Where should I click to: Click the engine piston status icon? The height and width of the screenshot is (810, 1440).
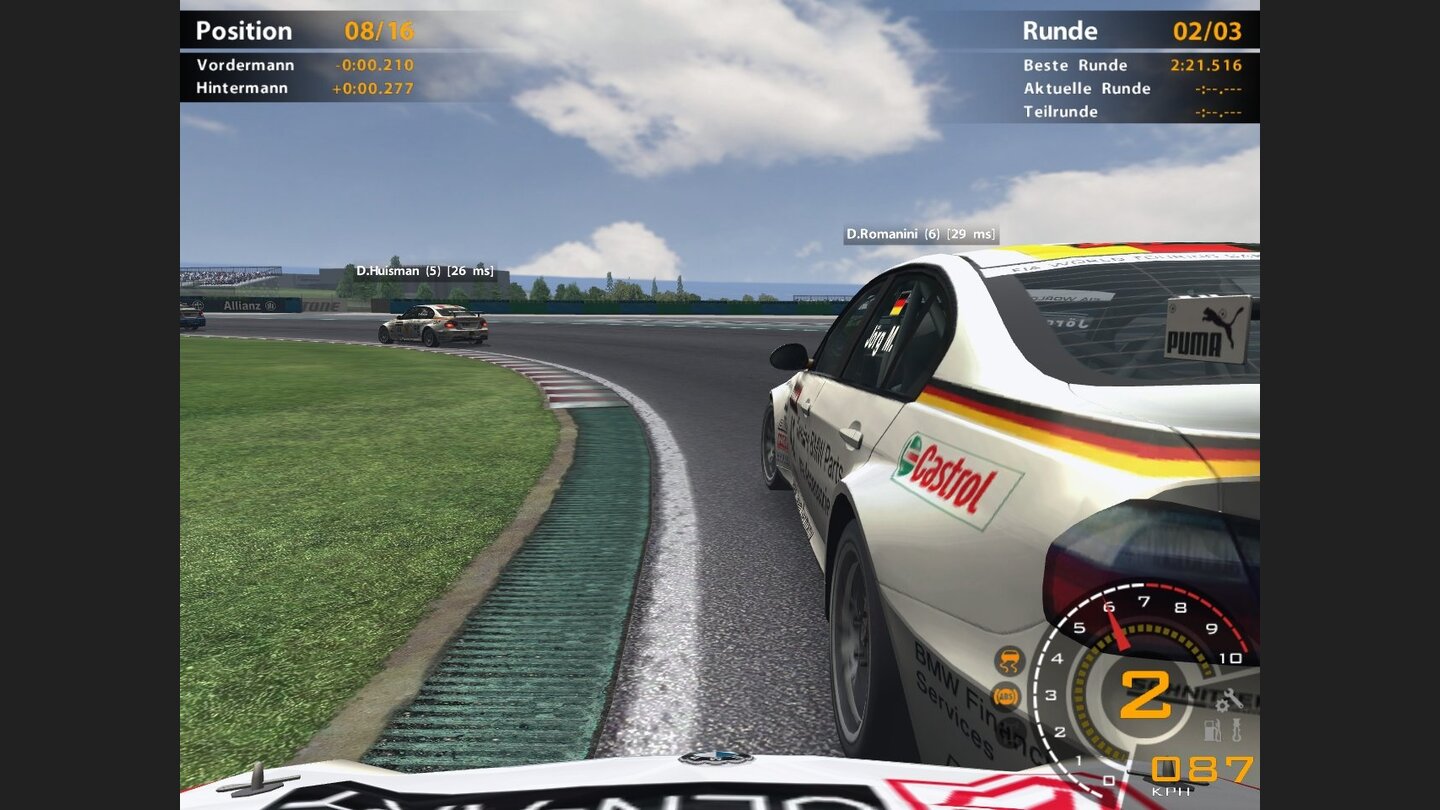click(1238, 731)
